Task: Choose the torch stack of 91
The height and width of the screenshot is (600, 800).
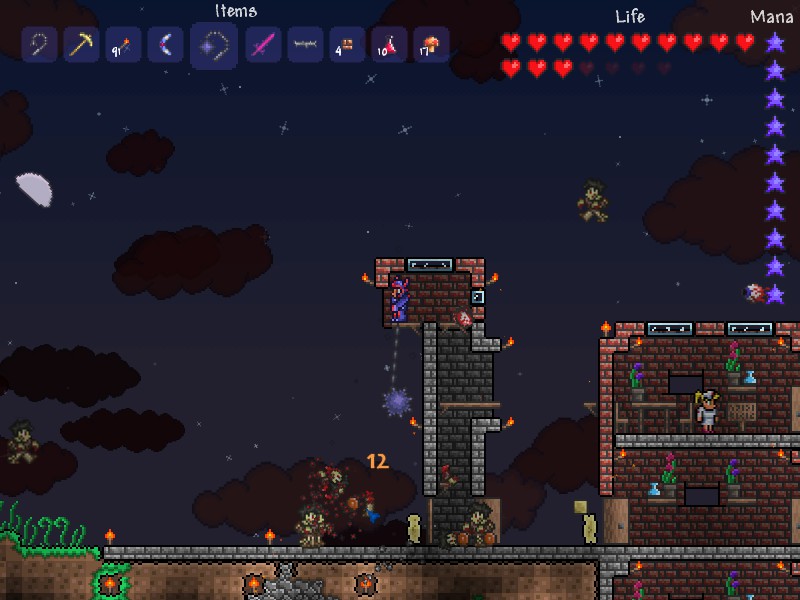Action: point(123,45)
